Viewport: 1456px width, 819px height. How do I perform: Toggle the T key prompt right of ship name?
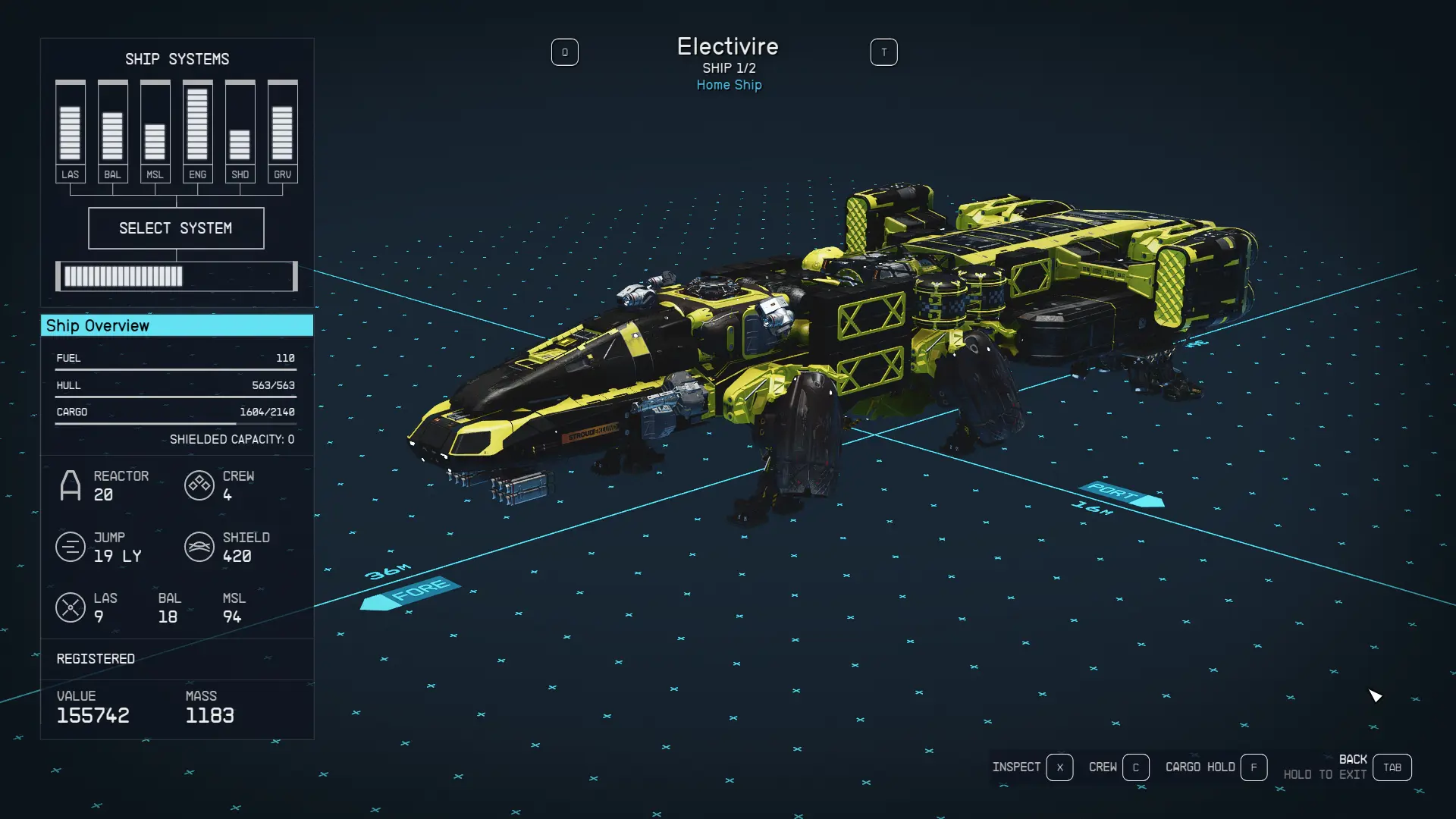(883, 52)
